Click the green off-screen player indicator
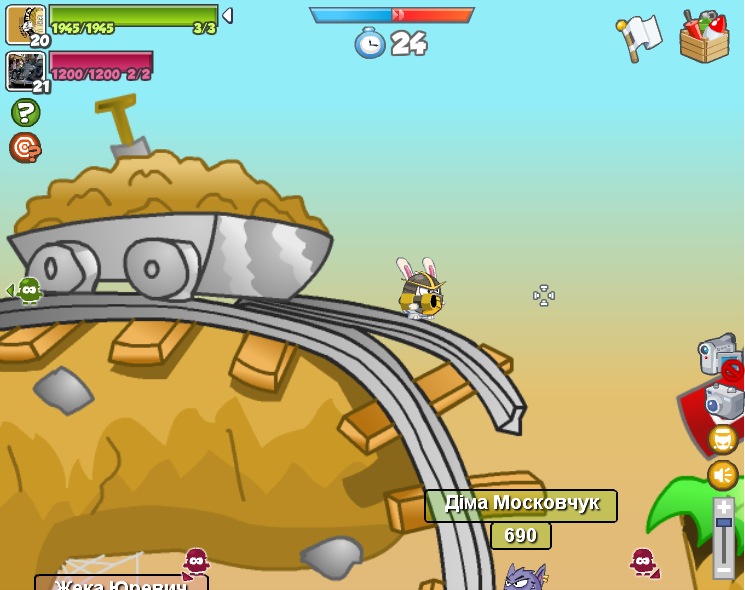Screen dimensions: 745x590 27,290
